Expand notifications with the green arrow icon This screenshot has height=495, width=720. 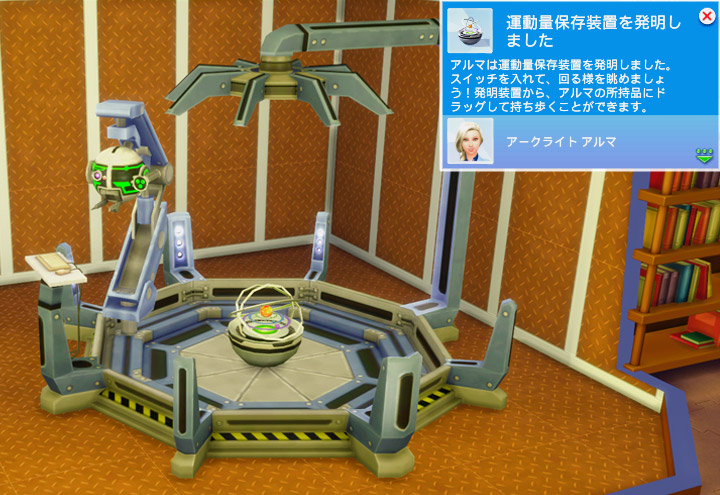[x=704, y=155]
